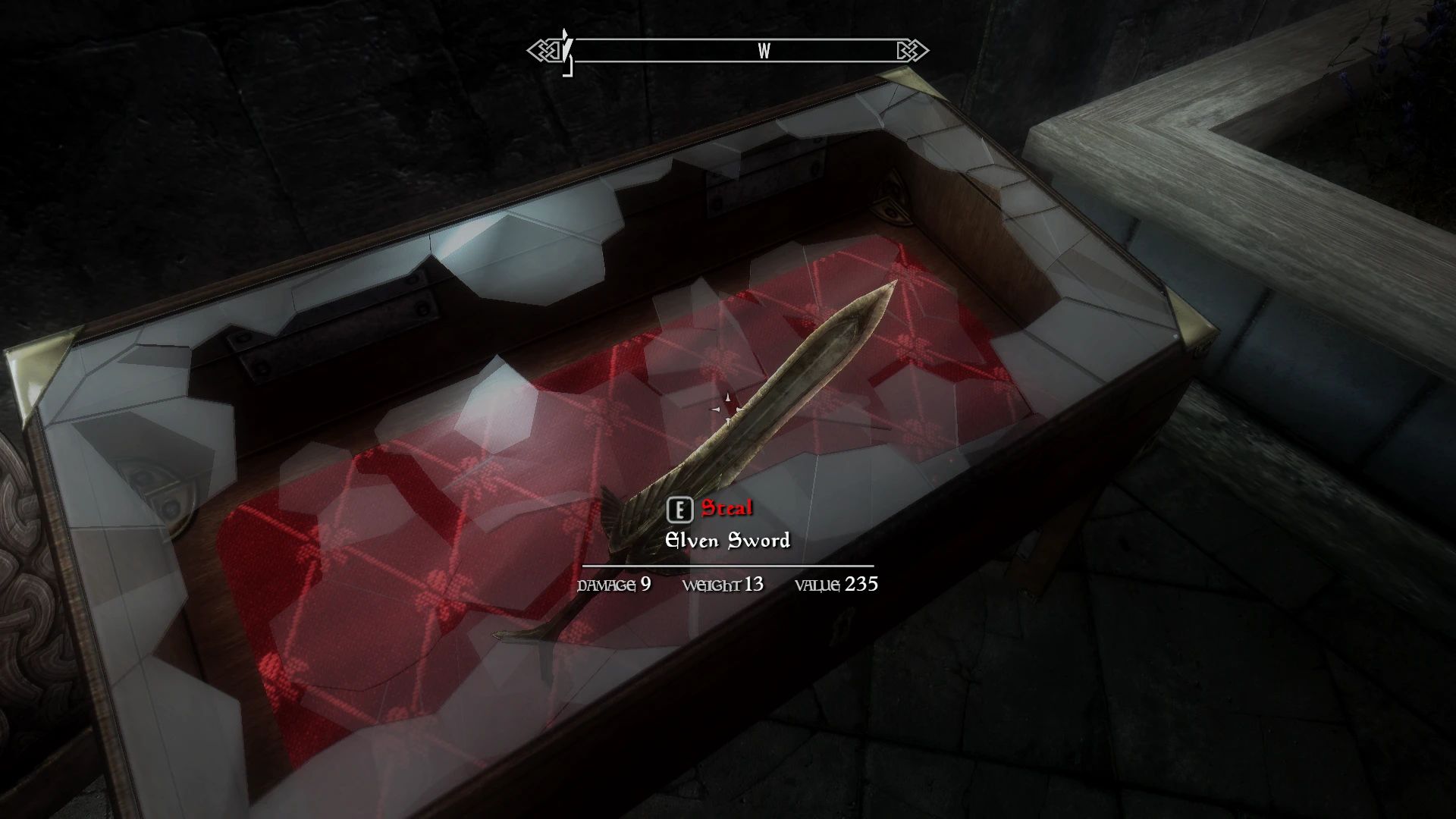The height and width of the screenshot is (819, 1456).
Task: Click the Elven Sword item name
Action: pyautogui.click(x=728, y=540)
